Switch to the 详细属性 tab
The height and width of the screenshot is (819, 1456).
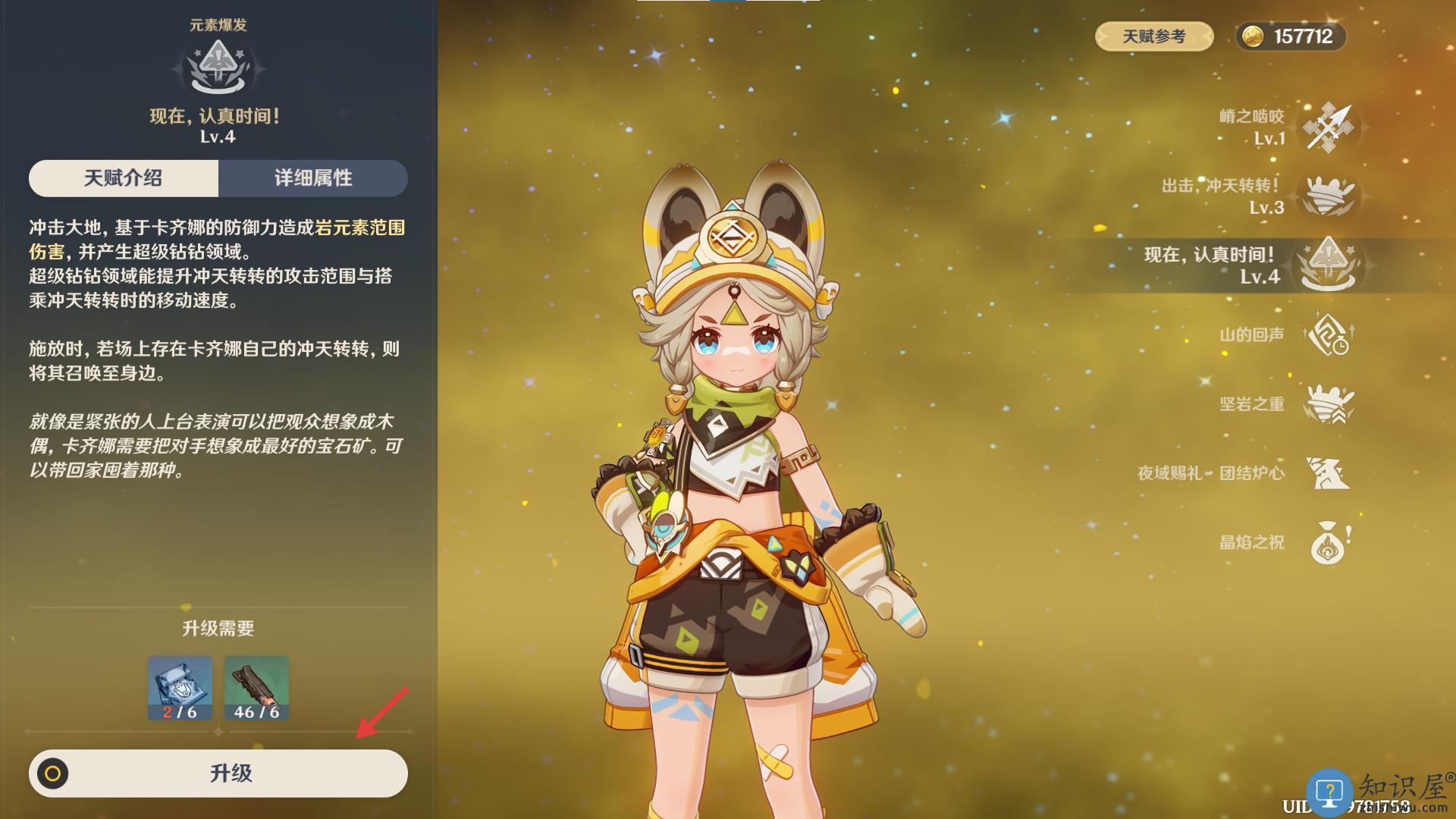tap(313, 178)
